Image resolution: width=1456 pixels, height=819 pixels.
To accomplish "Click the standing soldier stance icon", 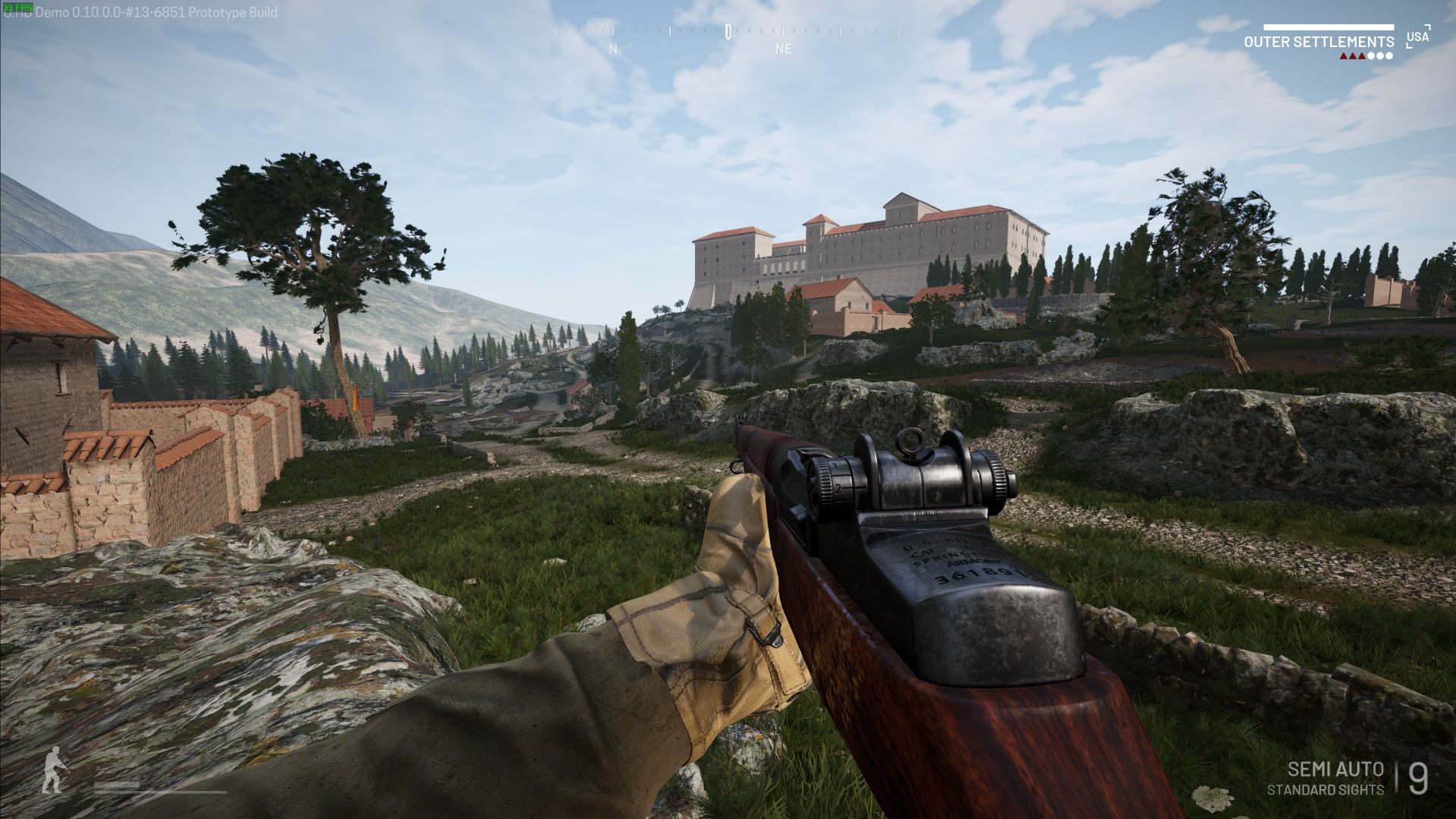I will [53, 770].
